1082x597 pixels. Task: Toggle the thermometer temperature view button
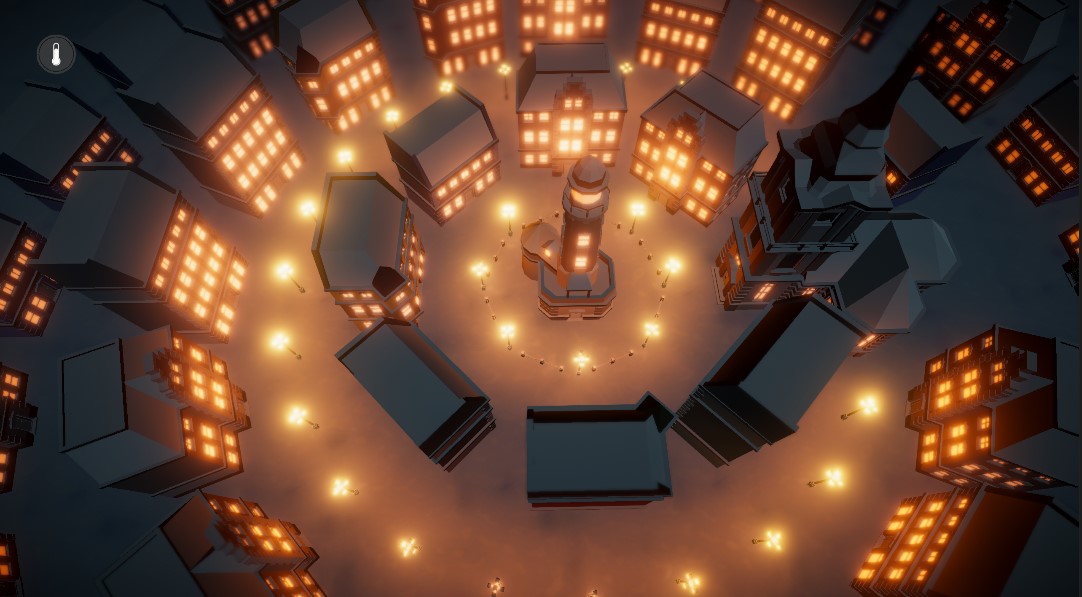pyautogui.click(x=56, y=54)
